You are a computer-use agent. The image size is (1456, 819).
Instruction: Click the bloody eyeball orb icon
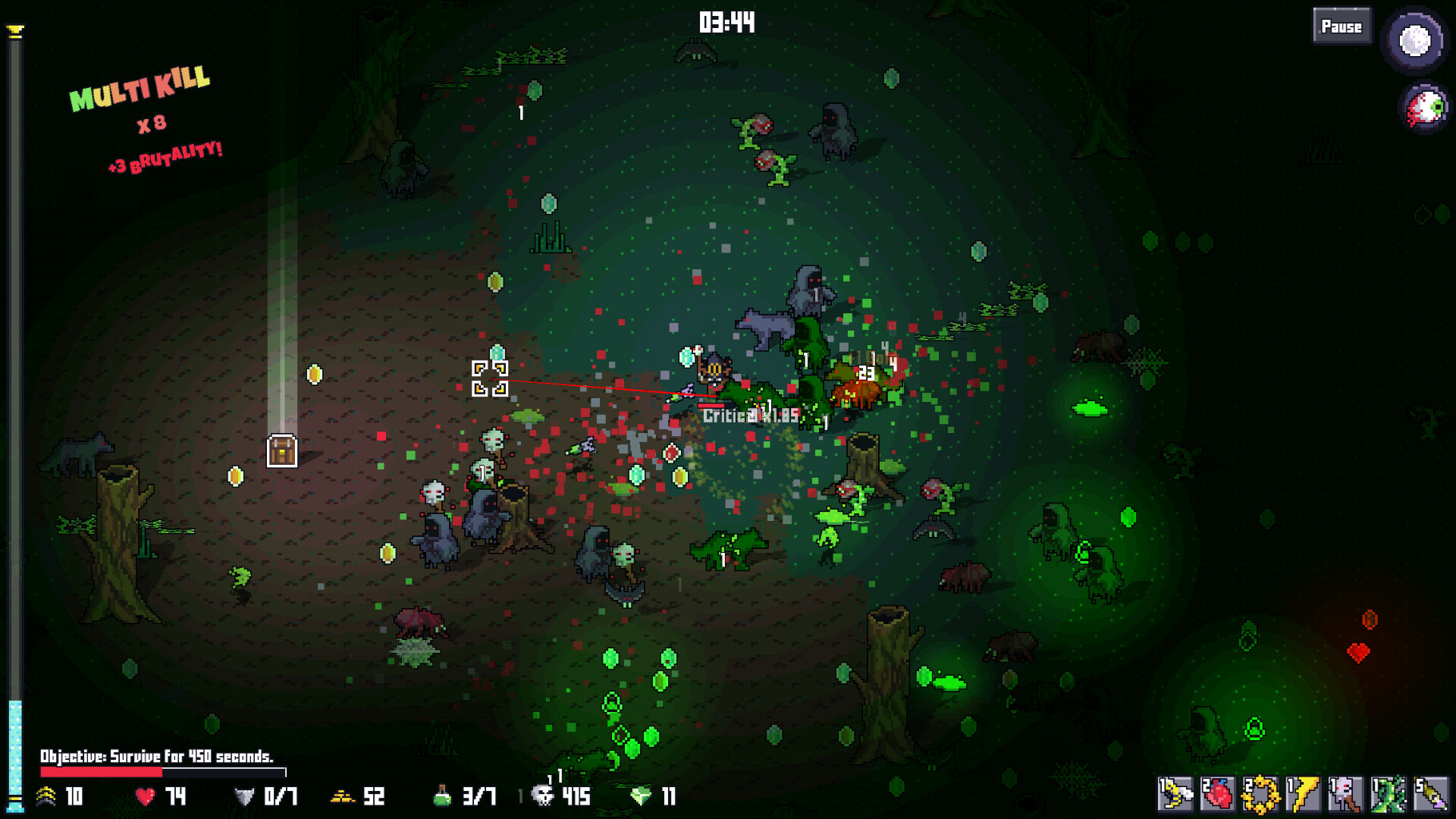coord(1425,106)
